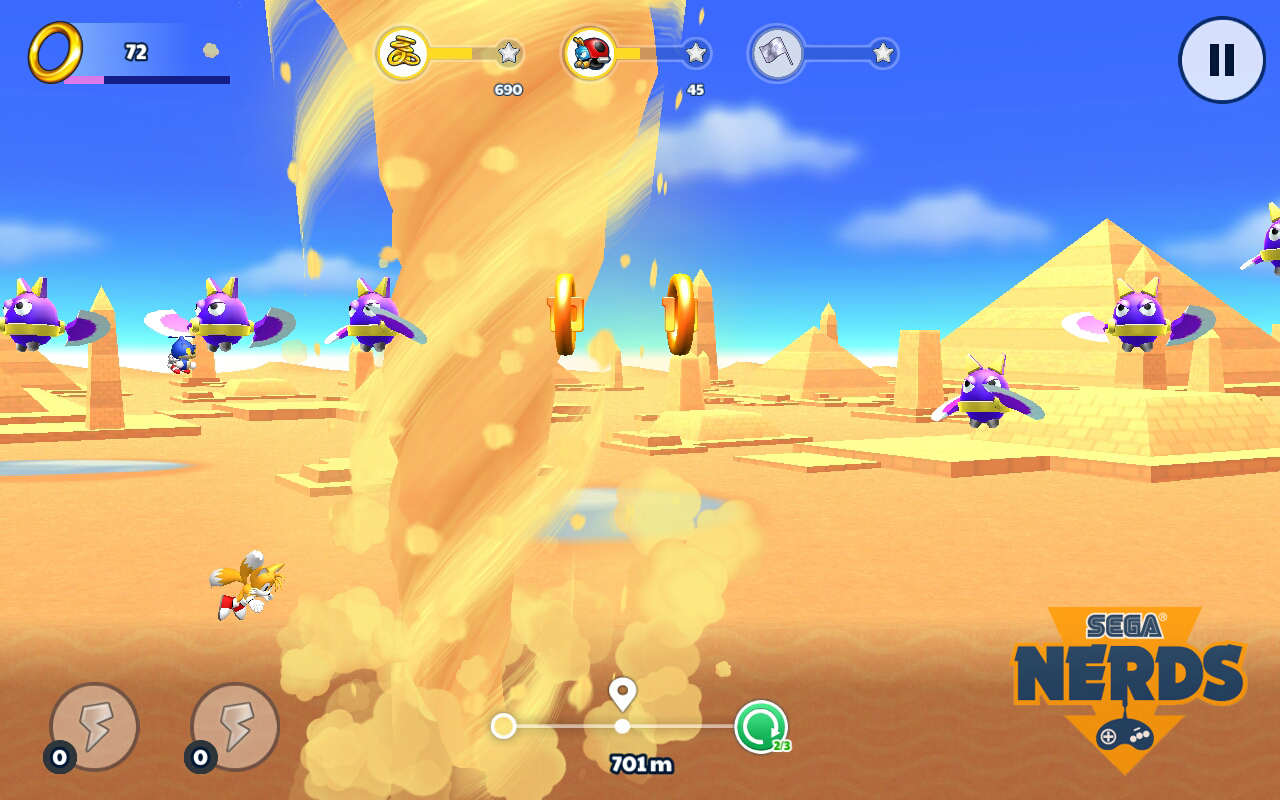Screen dimensions: 1280x800
Task: Select the checkered flag mission icon
Action: tap(776, 54)
